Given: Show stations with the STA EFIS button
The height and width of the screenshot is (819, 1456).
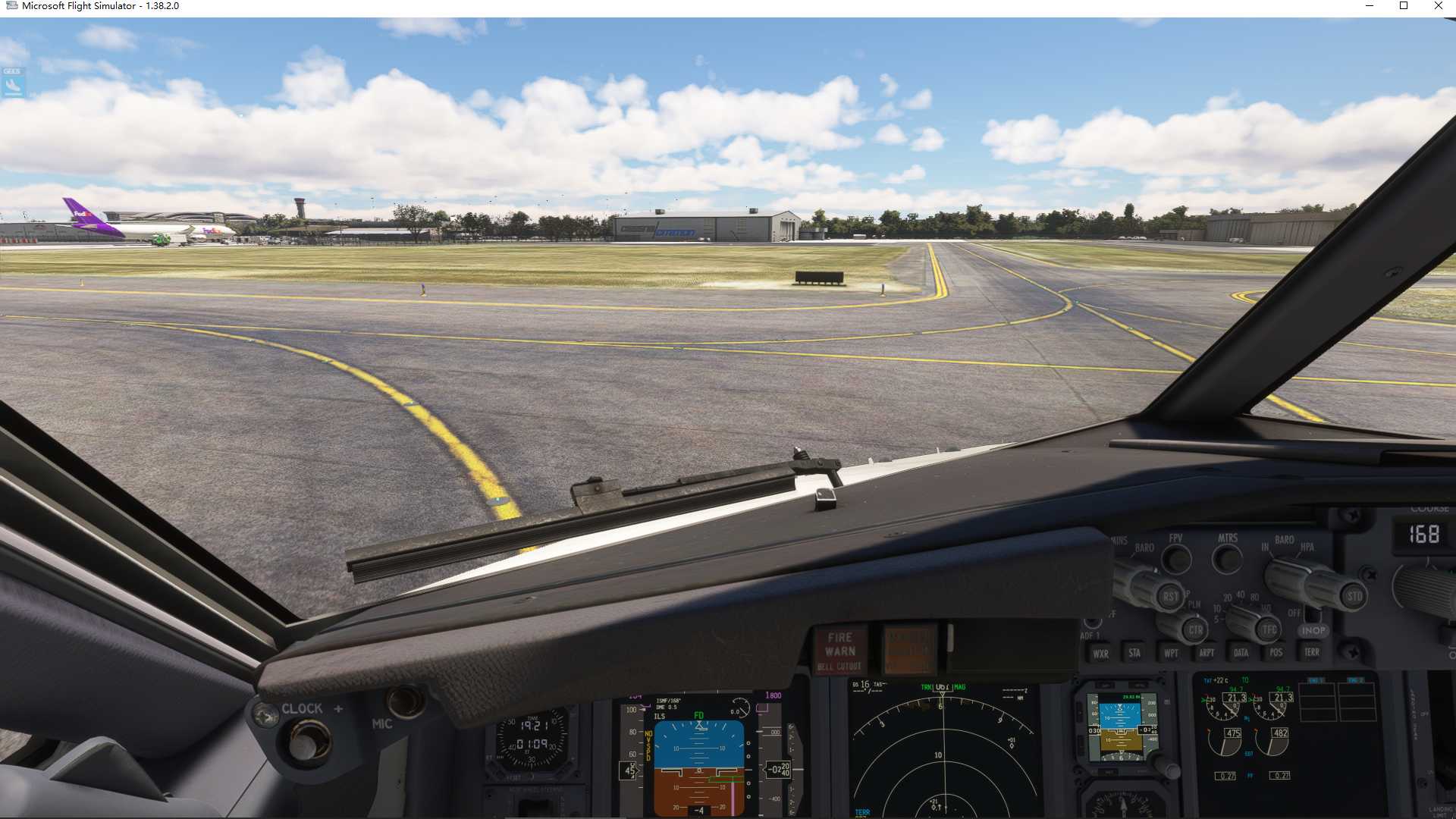Looking at the screenshot, I should [x=1136, y=654].
